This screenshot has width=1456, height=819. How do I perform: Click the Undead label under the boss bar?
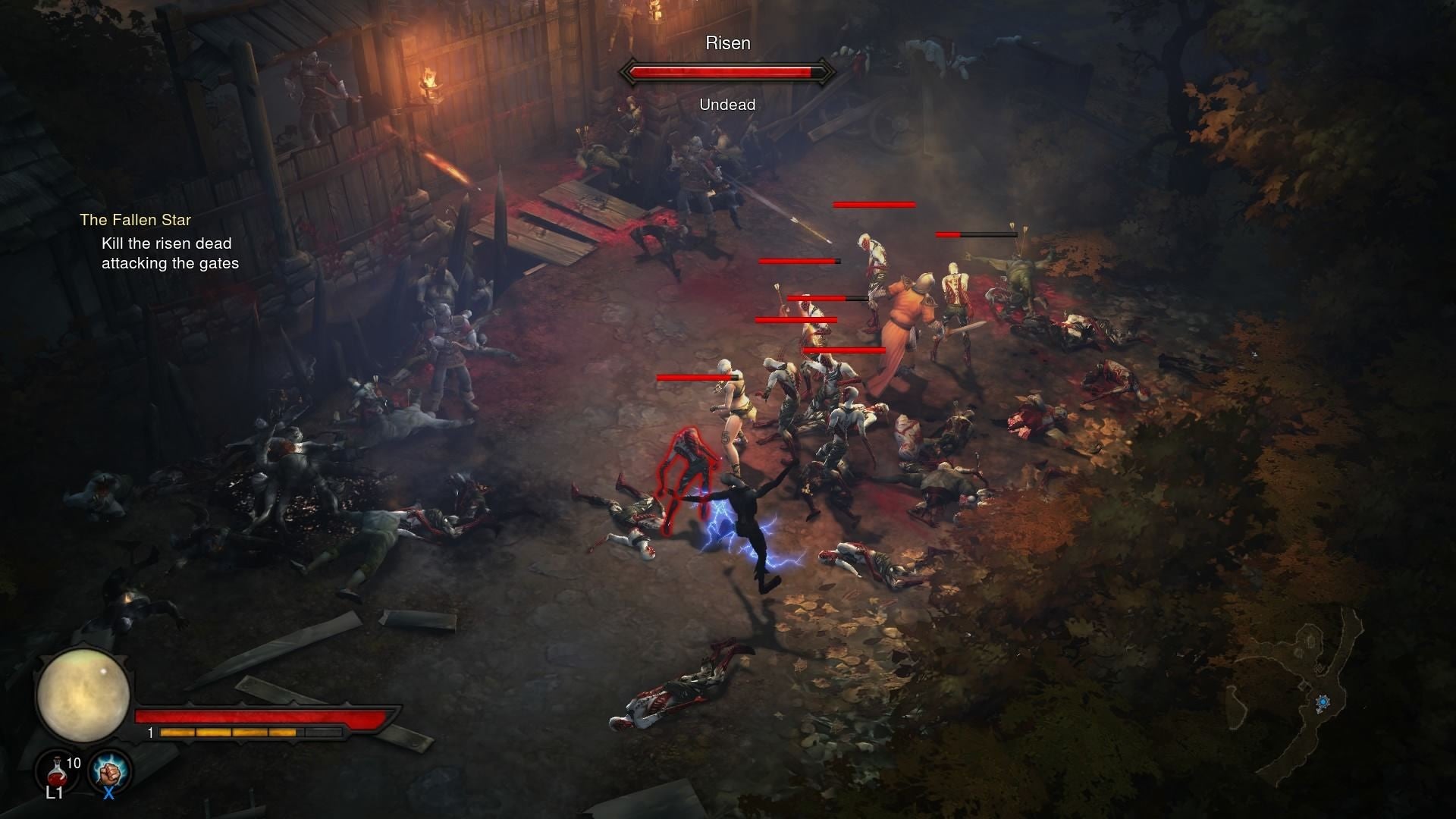pos(727,104)
